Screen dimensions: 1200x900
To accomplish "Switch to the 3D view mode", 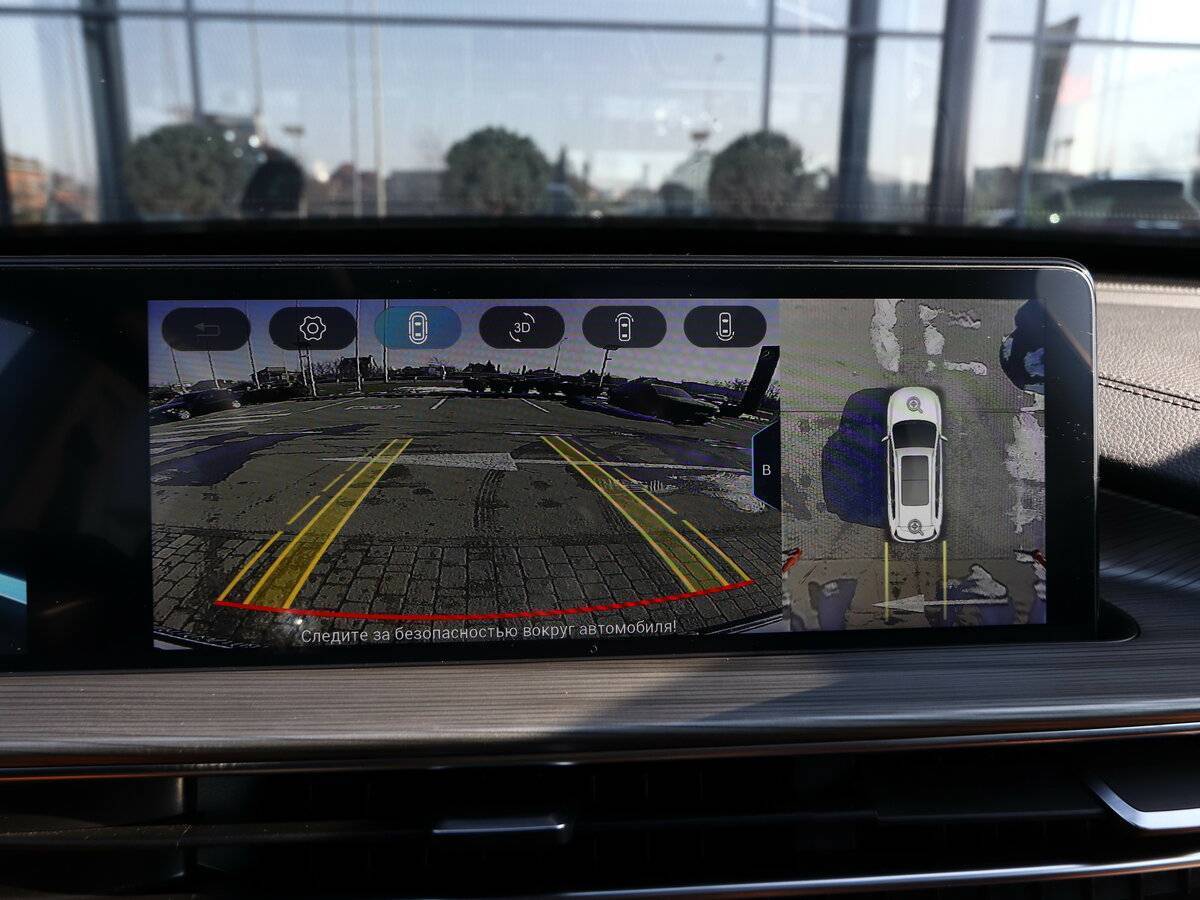I will (521, 327).
